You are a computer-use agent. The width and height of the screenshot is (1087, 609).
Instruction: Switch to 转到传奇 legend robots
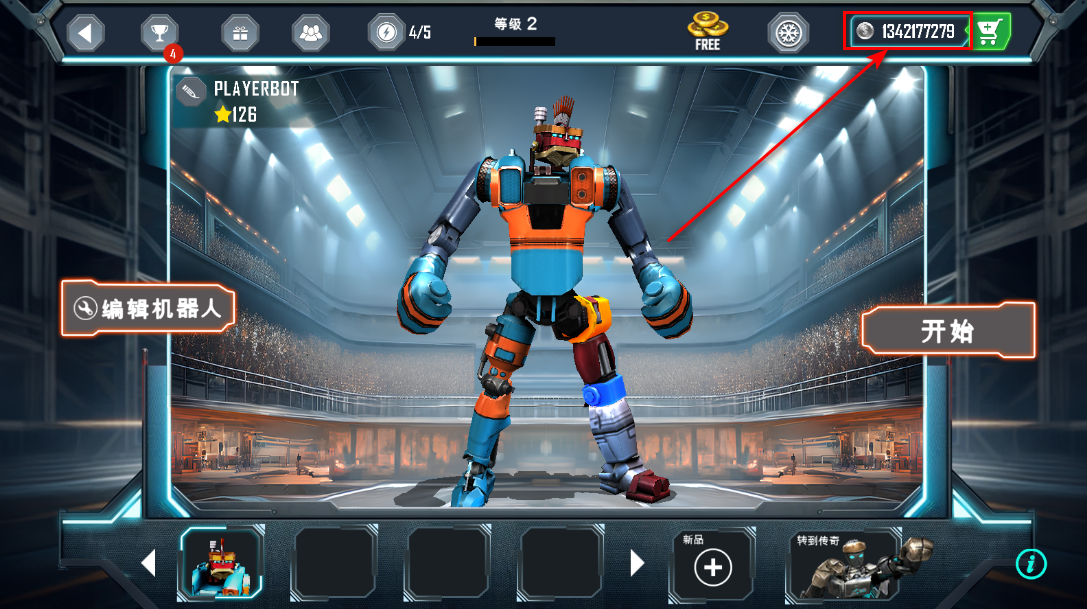[x=858, y=564]
